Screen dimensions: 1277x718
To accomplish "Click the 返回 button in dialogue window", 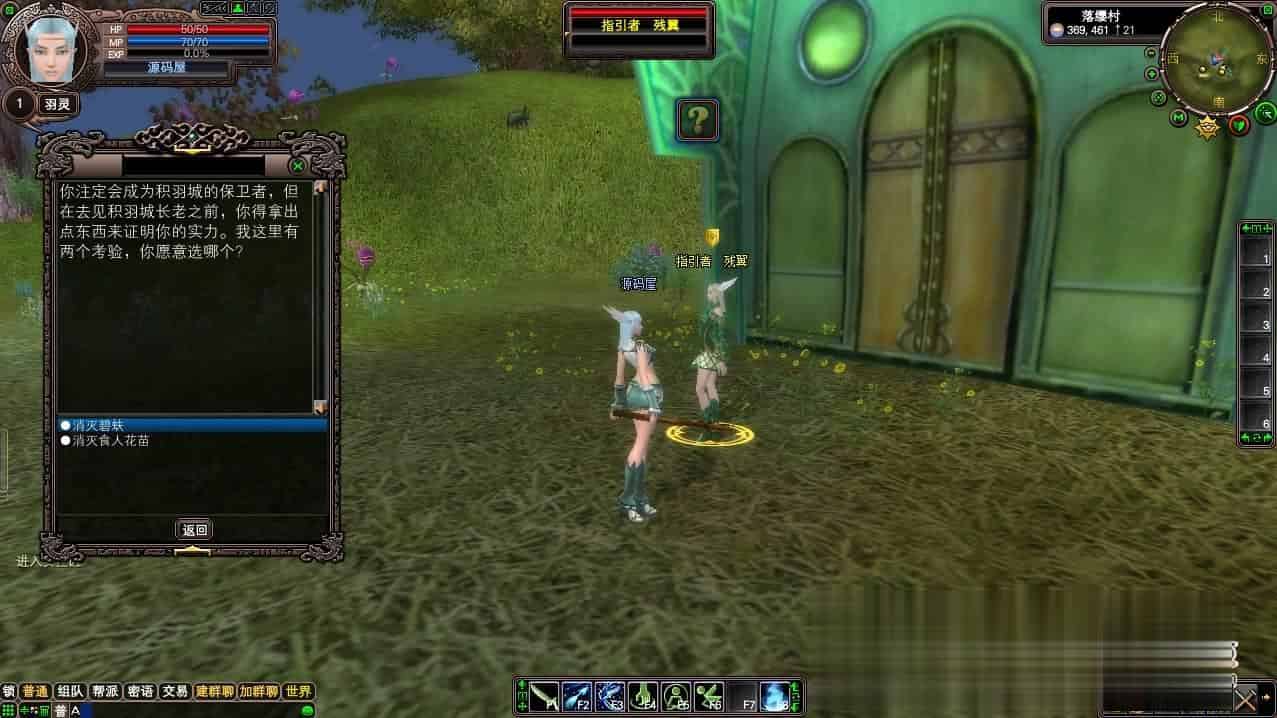I will 194,530.
